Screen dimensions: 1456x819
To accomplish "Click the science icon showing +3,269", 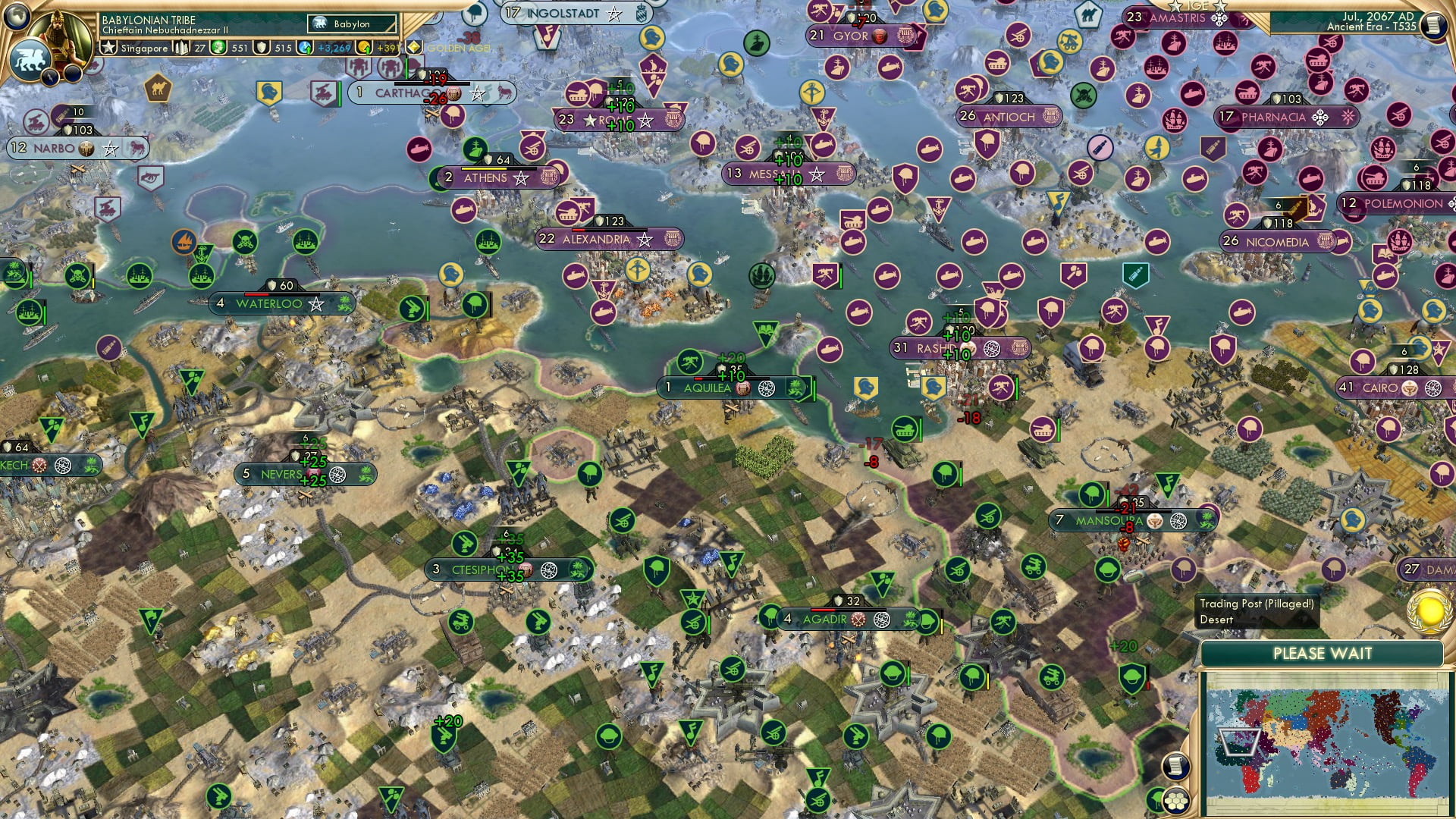I will (x=306, y=49).
